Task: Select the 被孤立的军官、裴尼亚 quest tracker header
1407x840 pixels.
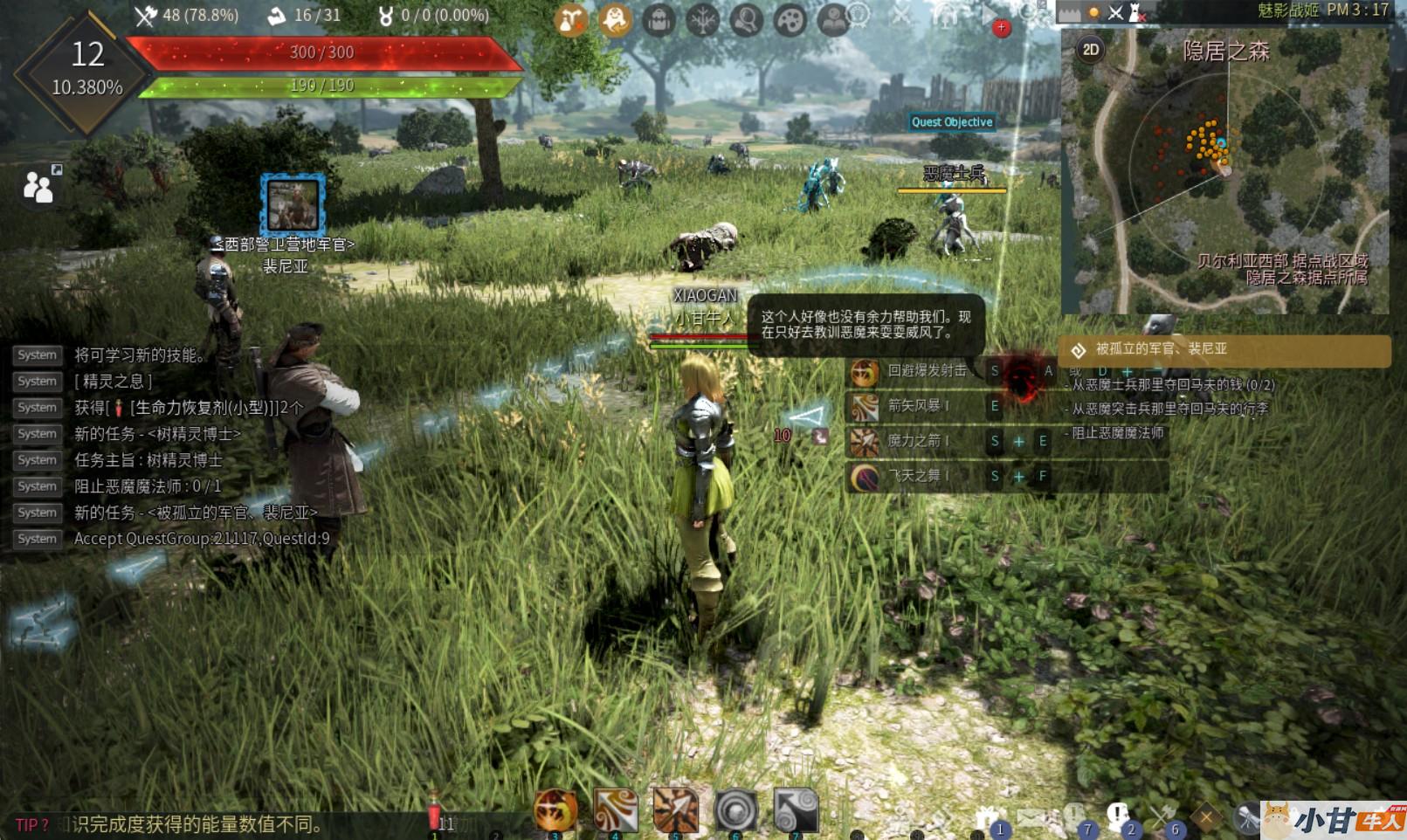Action: coord(1224,349)
